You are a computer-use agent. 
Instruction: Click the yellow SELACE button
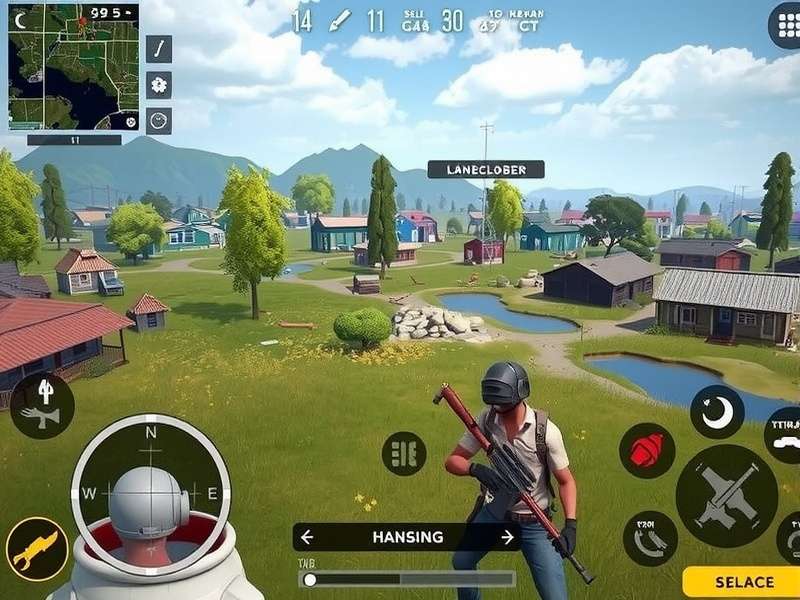(x=741, y=582)
